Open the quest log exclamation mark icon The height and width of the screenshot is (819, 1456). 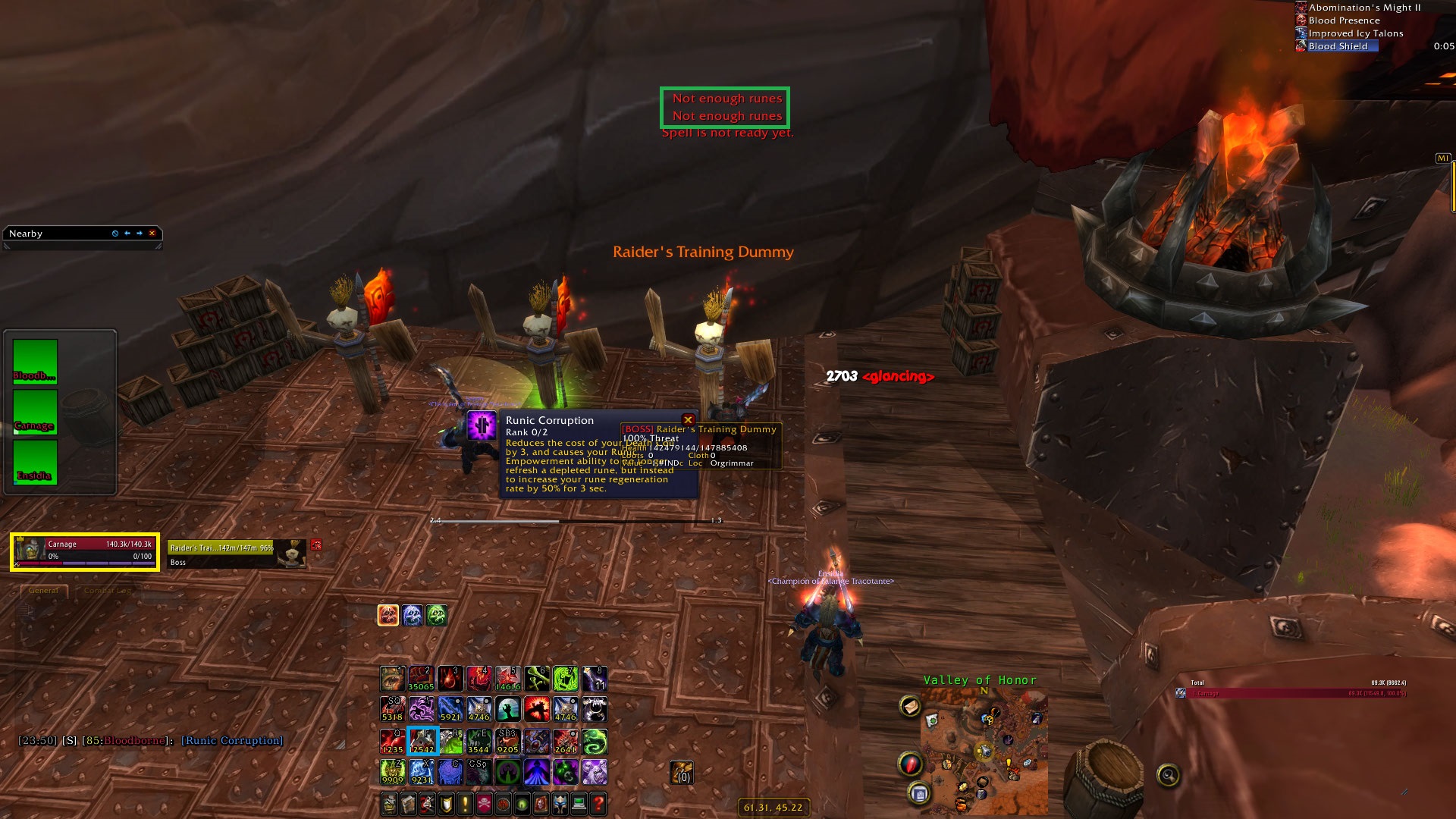tap(465, 802)
